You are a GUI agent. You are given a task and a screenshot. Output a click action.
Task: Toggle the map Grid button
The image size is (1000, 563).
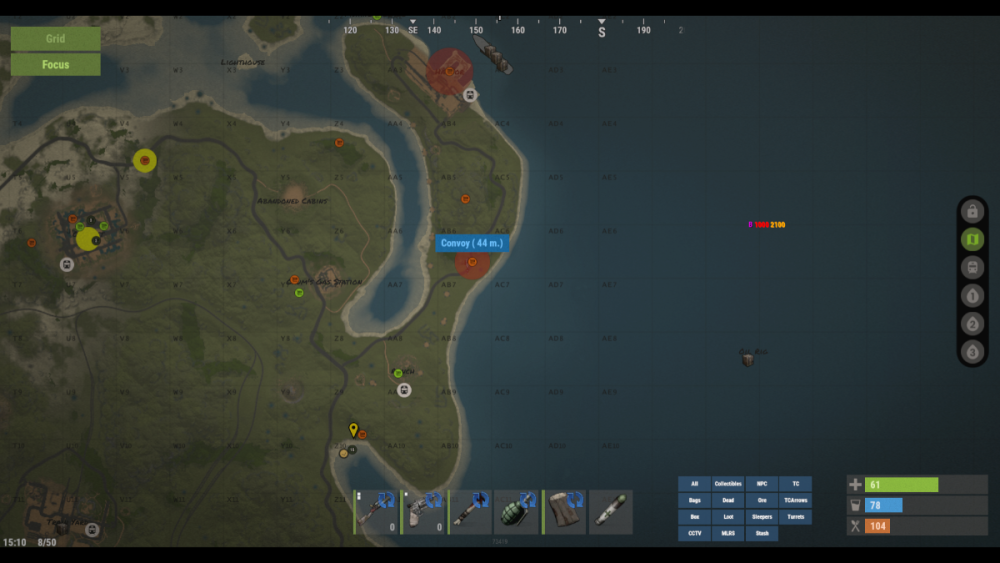click(55, 39)
